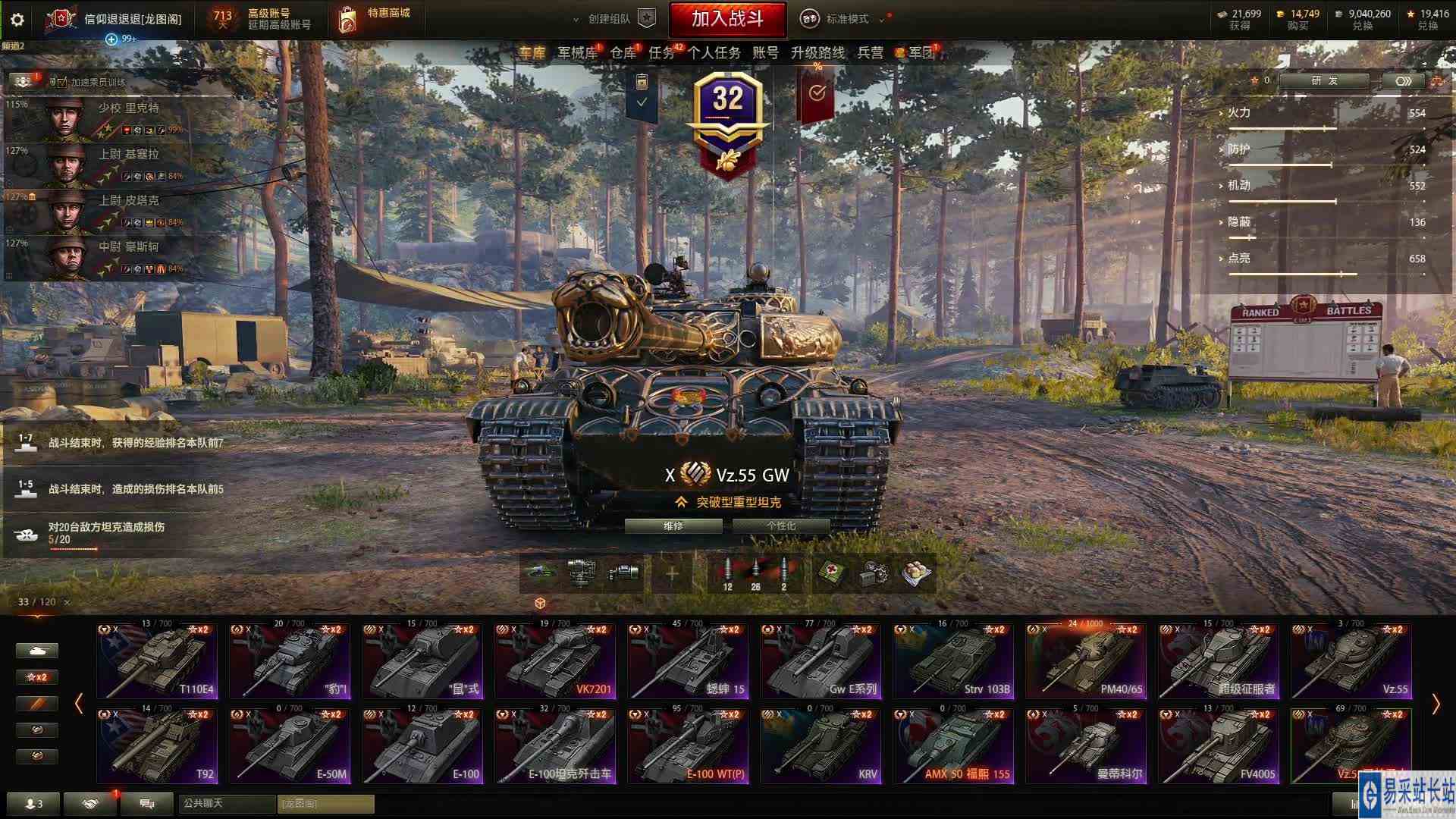Viewport: 1456px width, 819px height.
Task: Select the T110E4 tank in carousel
Action: click(x=157, y=661)
